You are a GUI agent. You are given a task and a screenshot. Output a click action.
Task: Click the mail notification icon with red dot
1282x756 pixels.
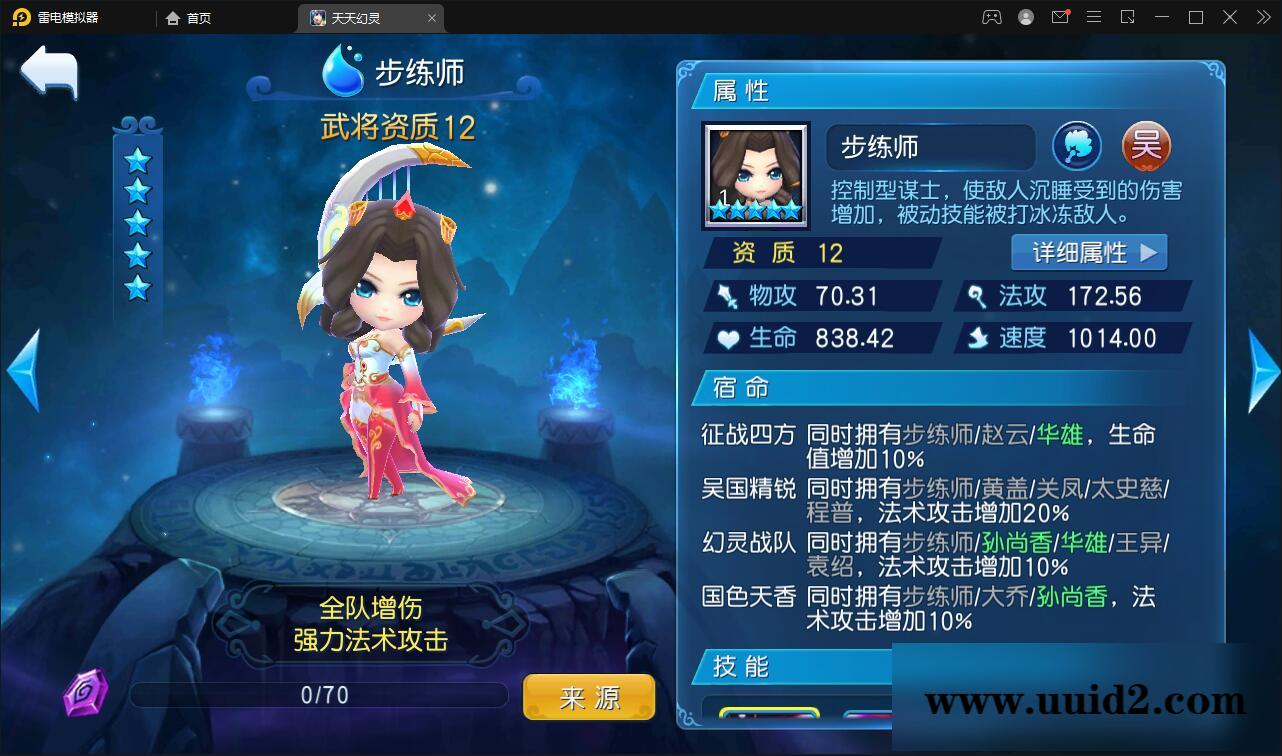1060,17
